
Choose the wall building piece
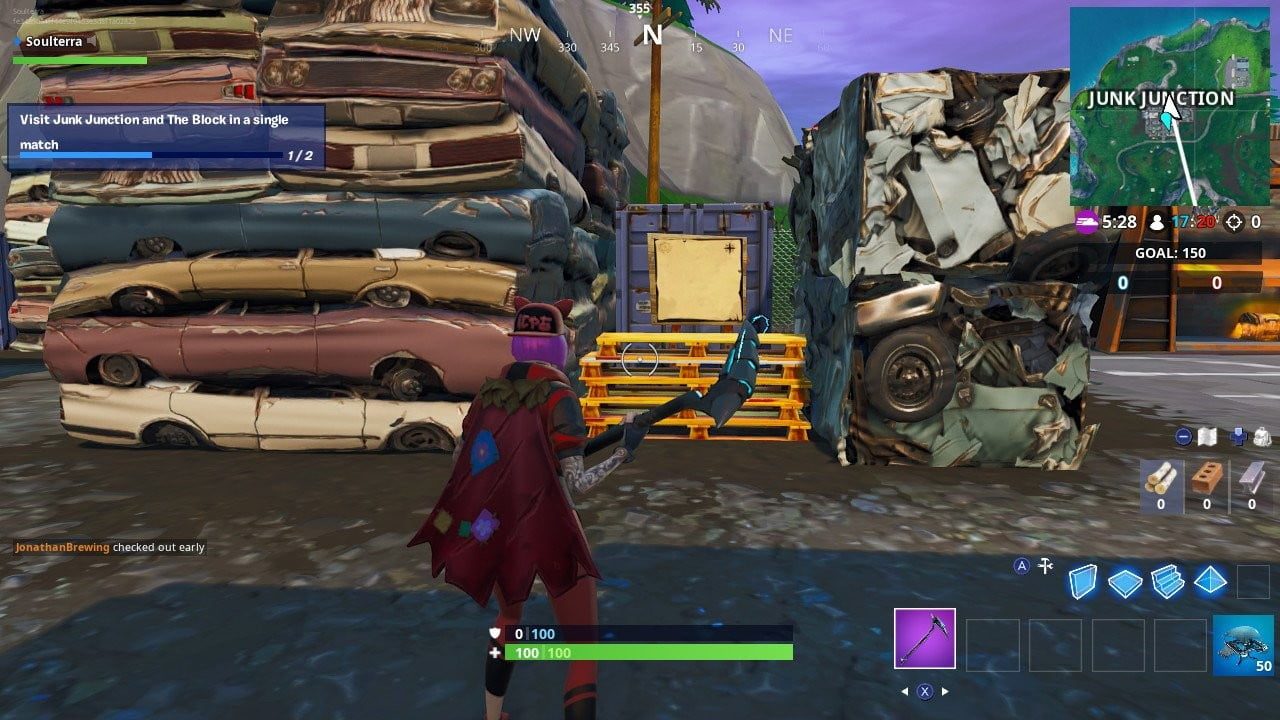[1083, 581]
